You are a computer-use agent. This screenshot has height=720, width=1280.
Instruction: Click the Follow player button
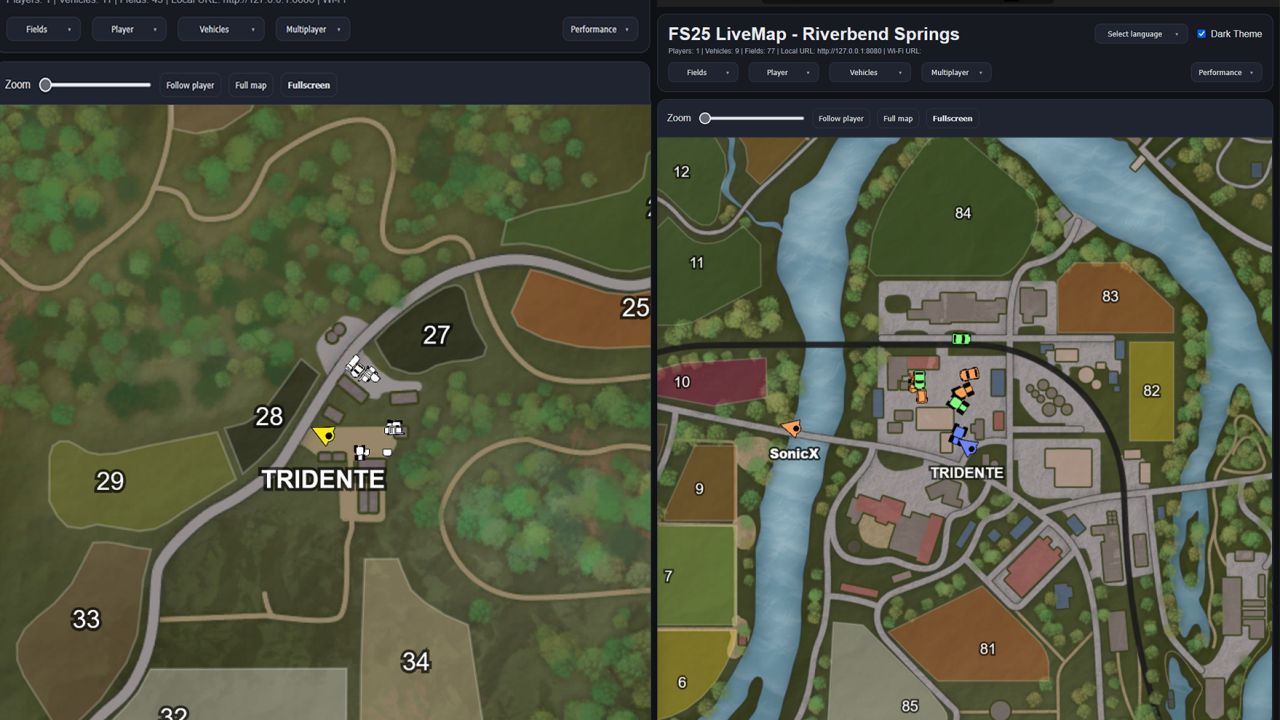coord(841,118)
